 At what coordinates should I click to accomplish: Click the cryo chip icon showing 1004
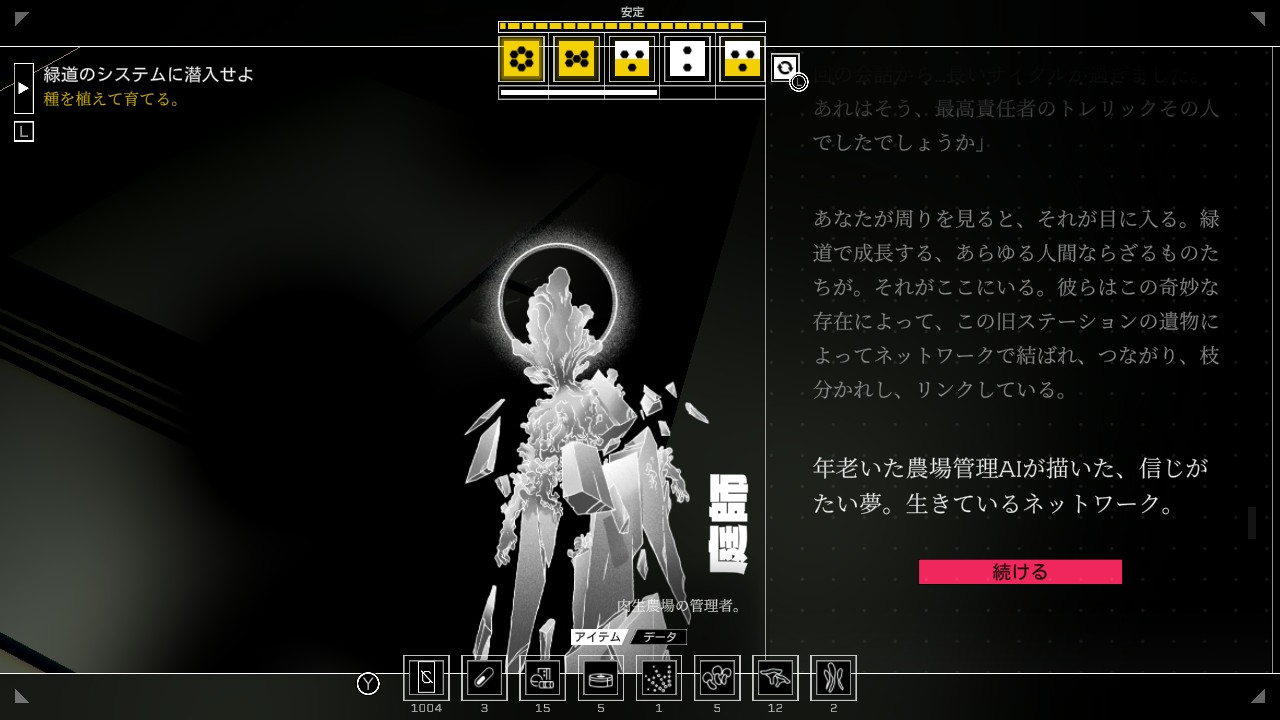[x=426, y=678]
